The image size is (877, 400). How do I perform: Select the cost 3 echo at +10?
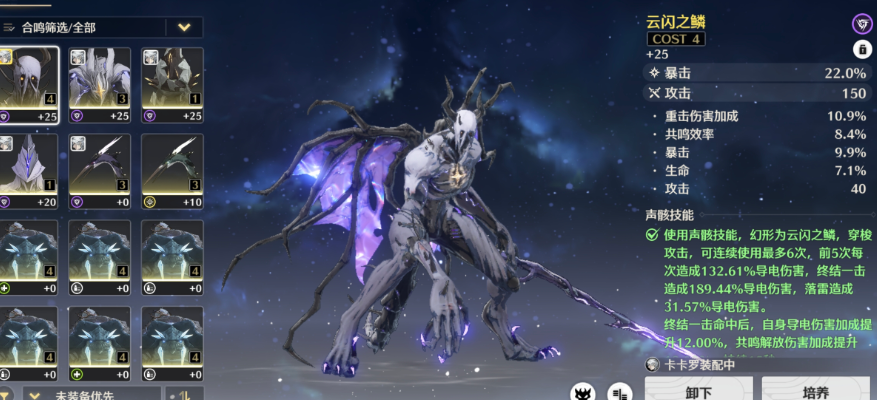(171, 170)
